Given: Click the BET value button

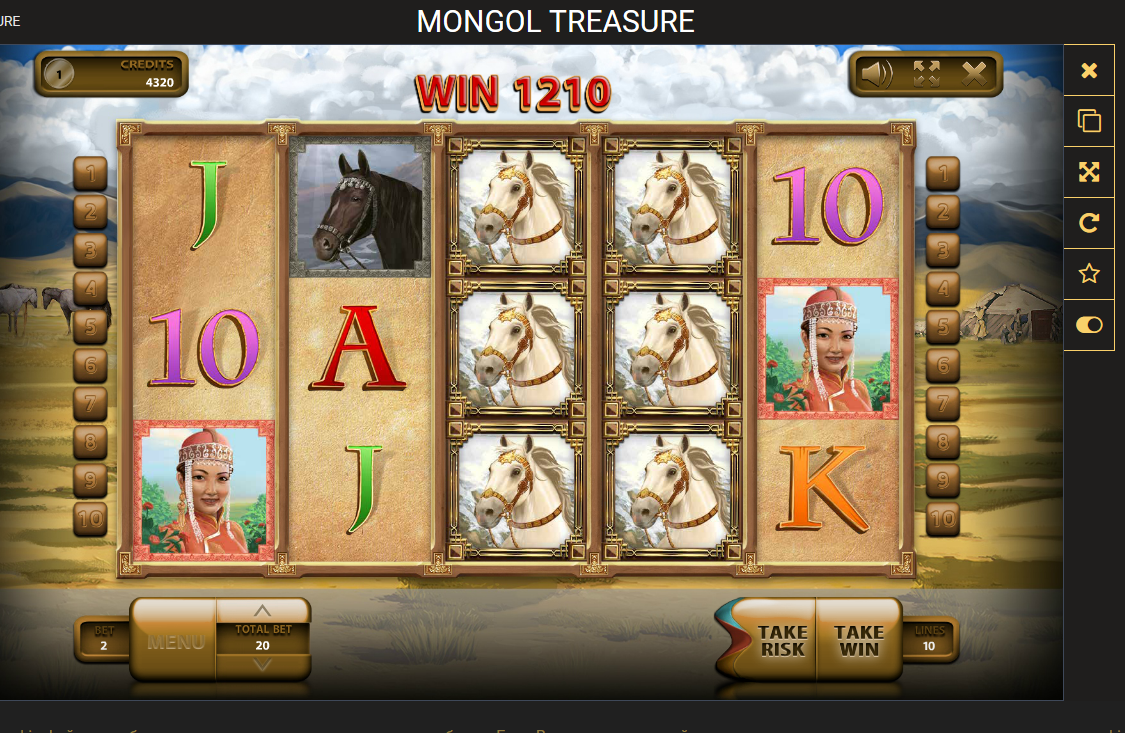Looking at the screenshot, I should coord(104,640).
